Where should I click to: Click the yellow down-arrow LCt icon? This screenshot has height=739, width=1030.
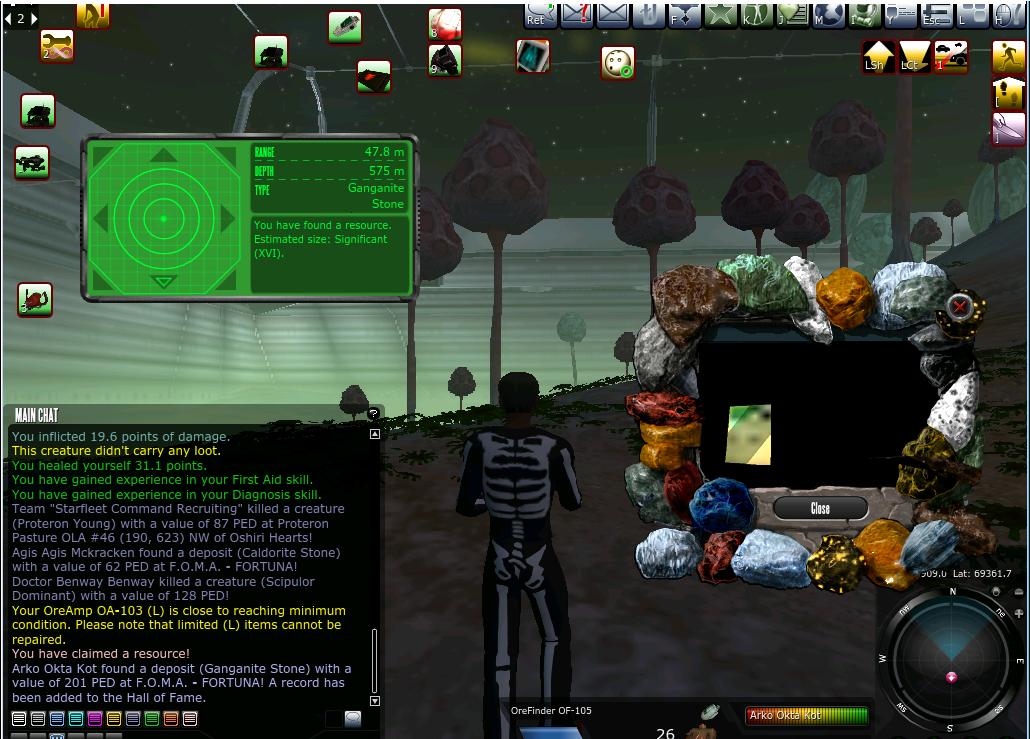(913, 56)
